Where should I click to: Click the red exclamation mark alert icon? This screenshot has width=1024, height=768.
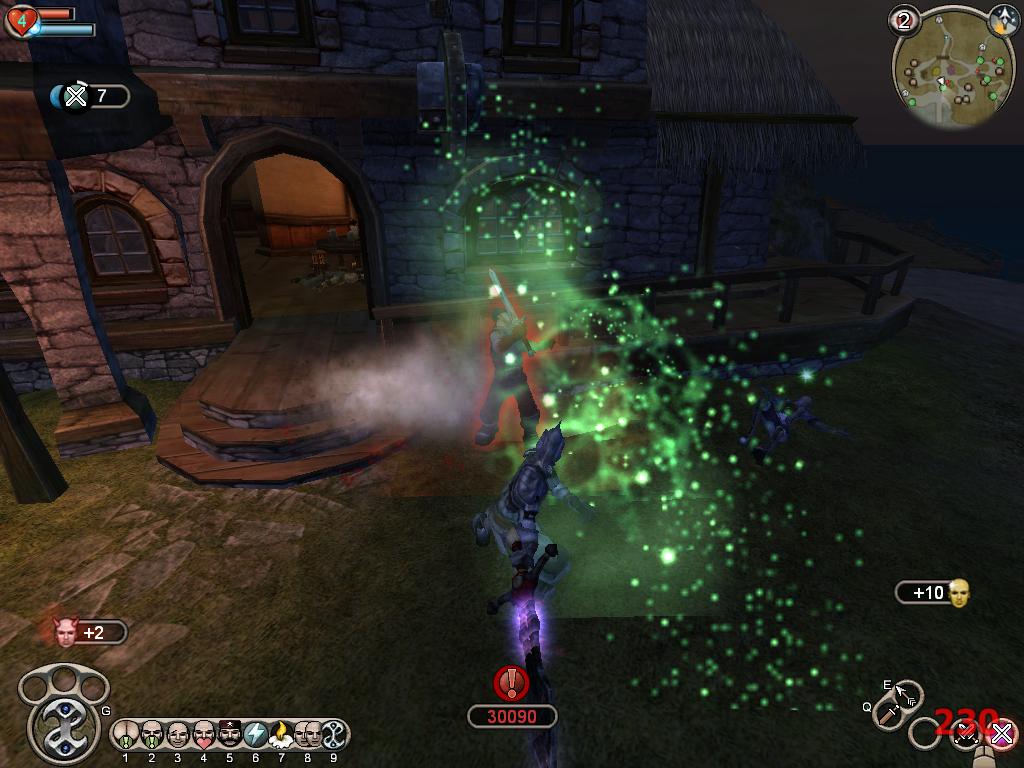512,683
